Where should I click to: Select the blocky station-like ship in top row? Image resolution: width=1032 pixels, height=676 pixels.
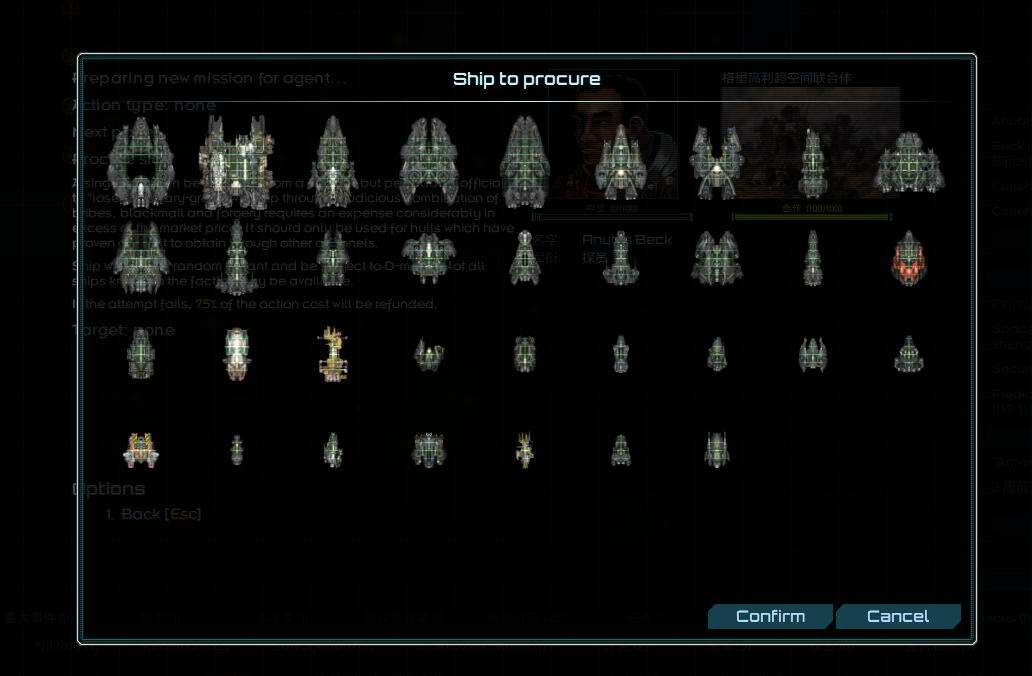[x=237, y=160]
